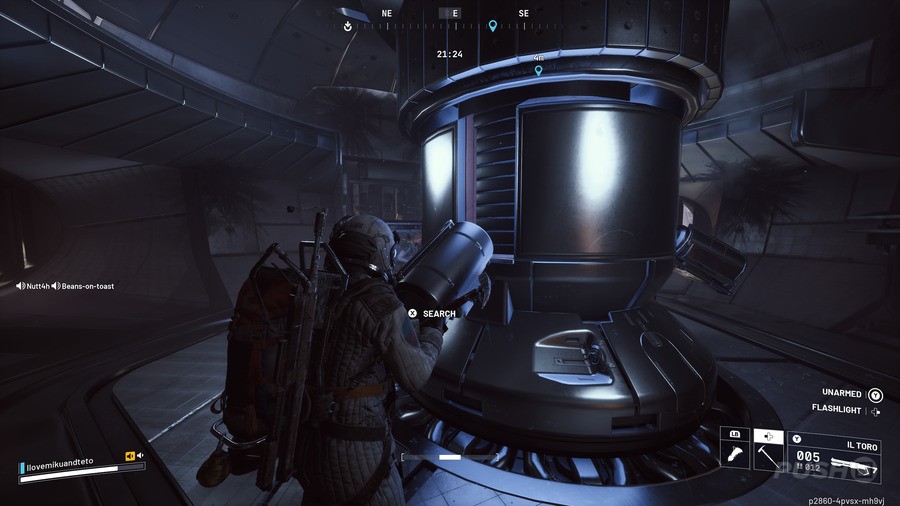Click Beans-on-toast's voice chat speaker icon

pos(56,286)
